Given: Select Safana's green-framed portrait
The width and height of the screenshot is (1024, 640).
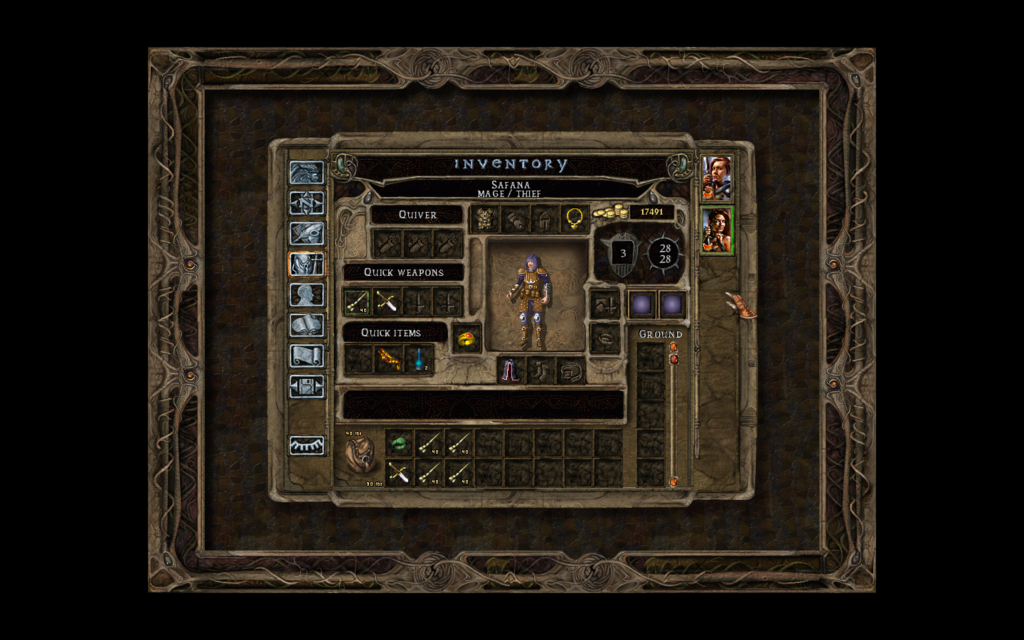Looking at the screenshot, I should [717, 230].
